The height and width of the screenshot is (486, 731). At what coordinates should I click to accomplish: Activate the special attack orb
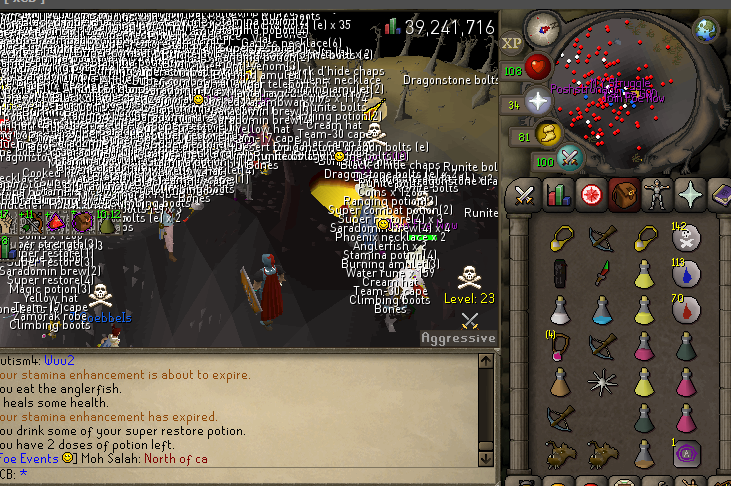click(570, 158)
